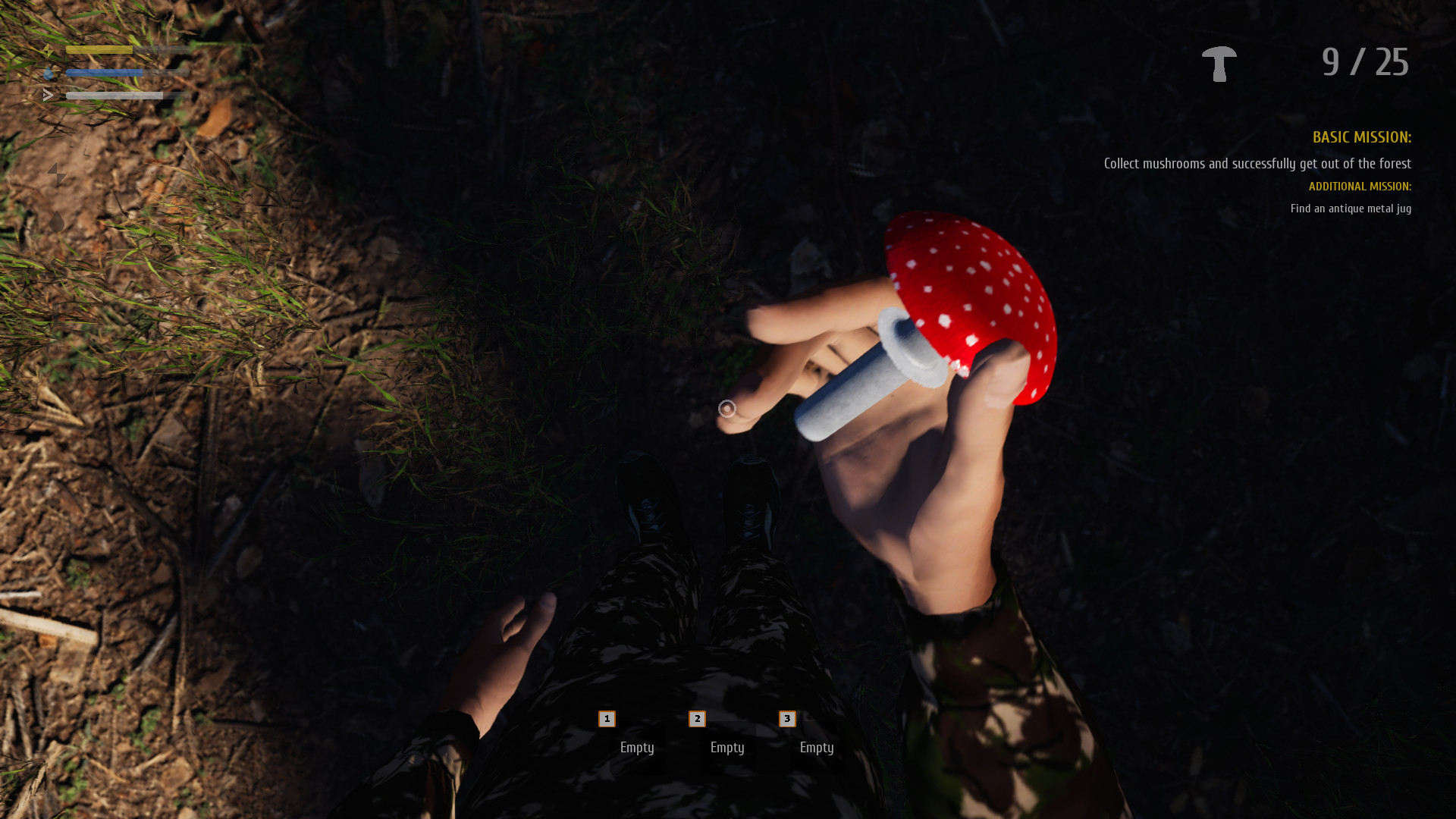The height and width of the screenshot is (819, 1456).
Task: Select the Additional Mission antique jug entry
Action: [x=1350, y=209]
